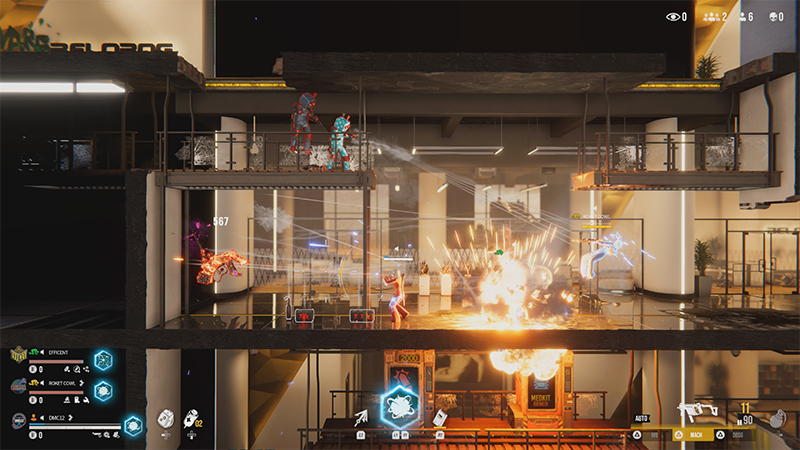Select the ROKET COWL squad member portrait
This screenshot has height=450, width=800.
tap(19, 386)
